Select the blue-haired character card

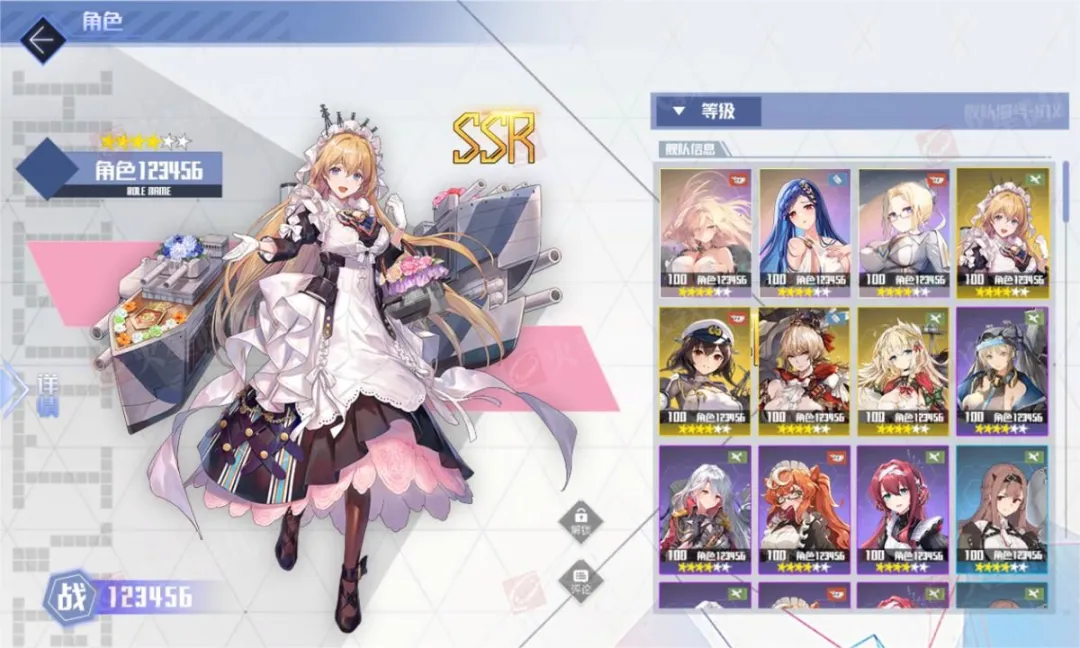pos(805,232)
